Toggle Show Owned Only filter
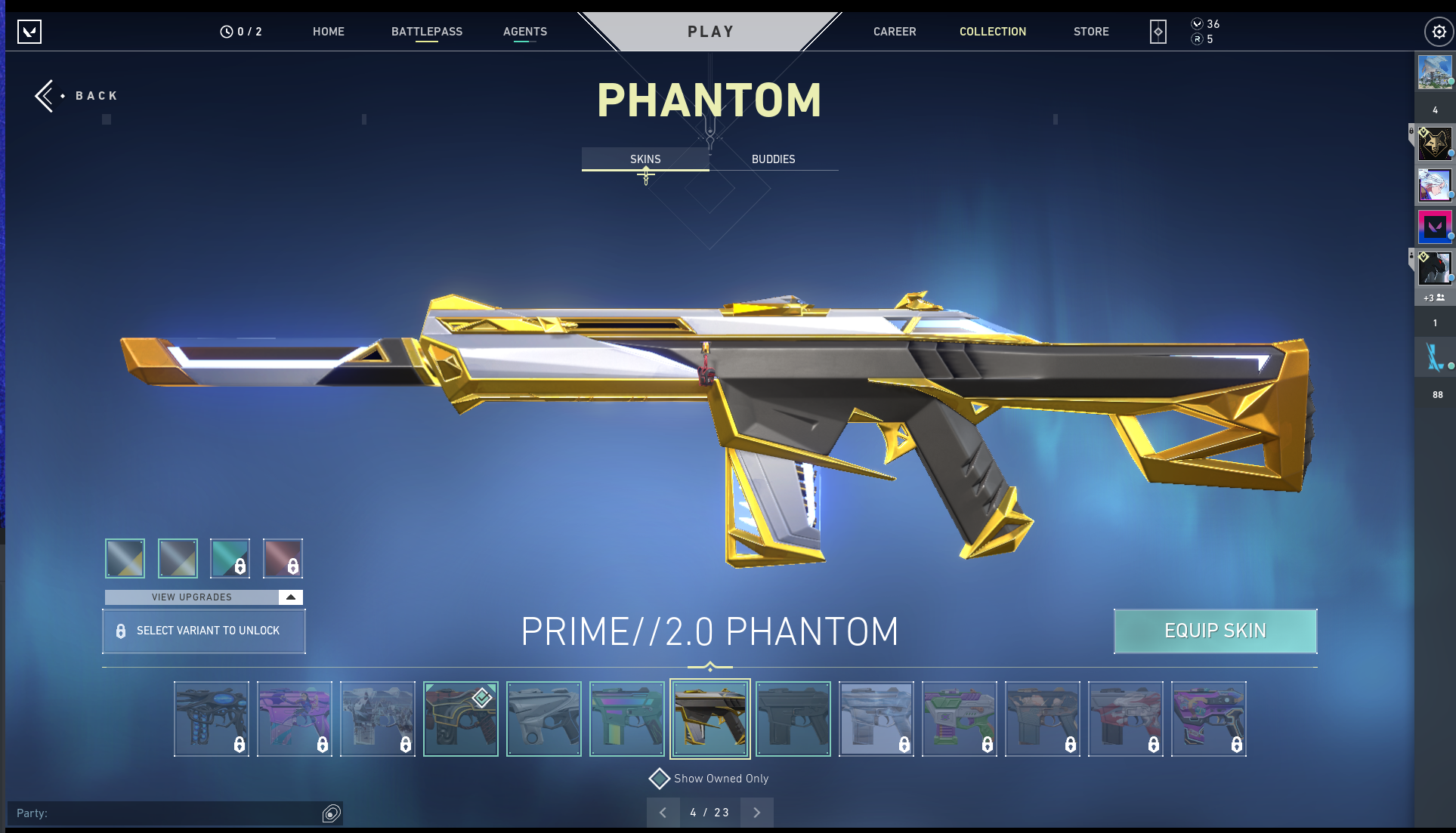Screen dimensions: 1456x833 (x=660, y=778)
